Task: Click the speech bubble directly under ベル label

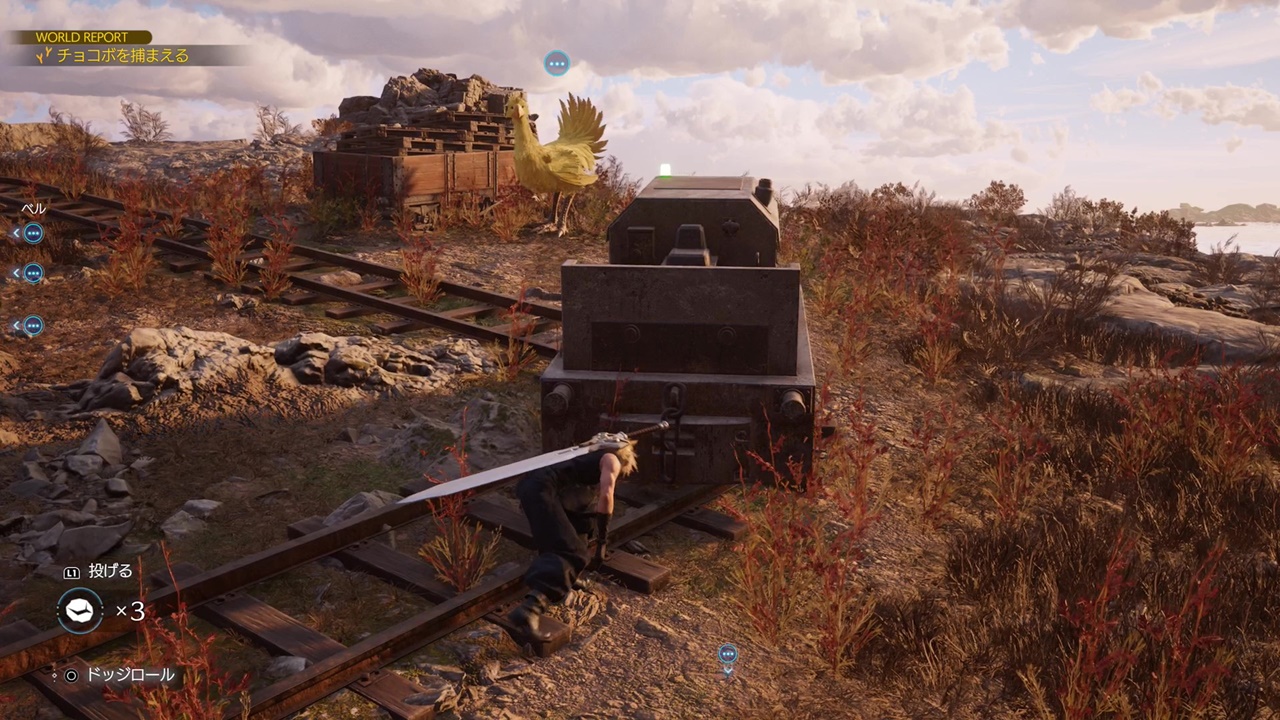Action: [x=33, y=233]
